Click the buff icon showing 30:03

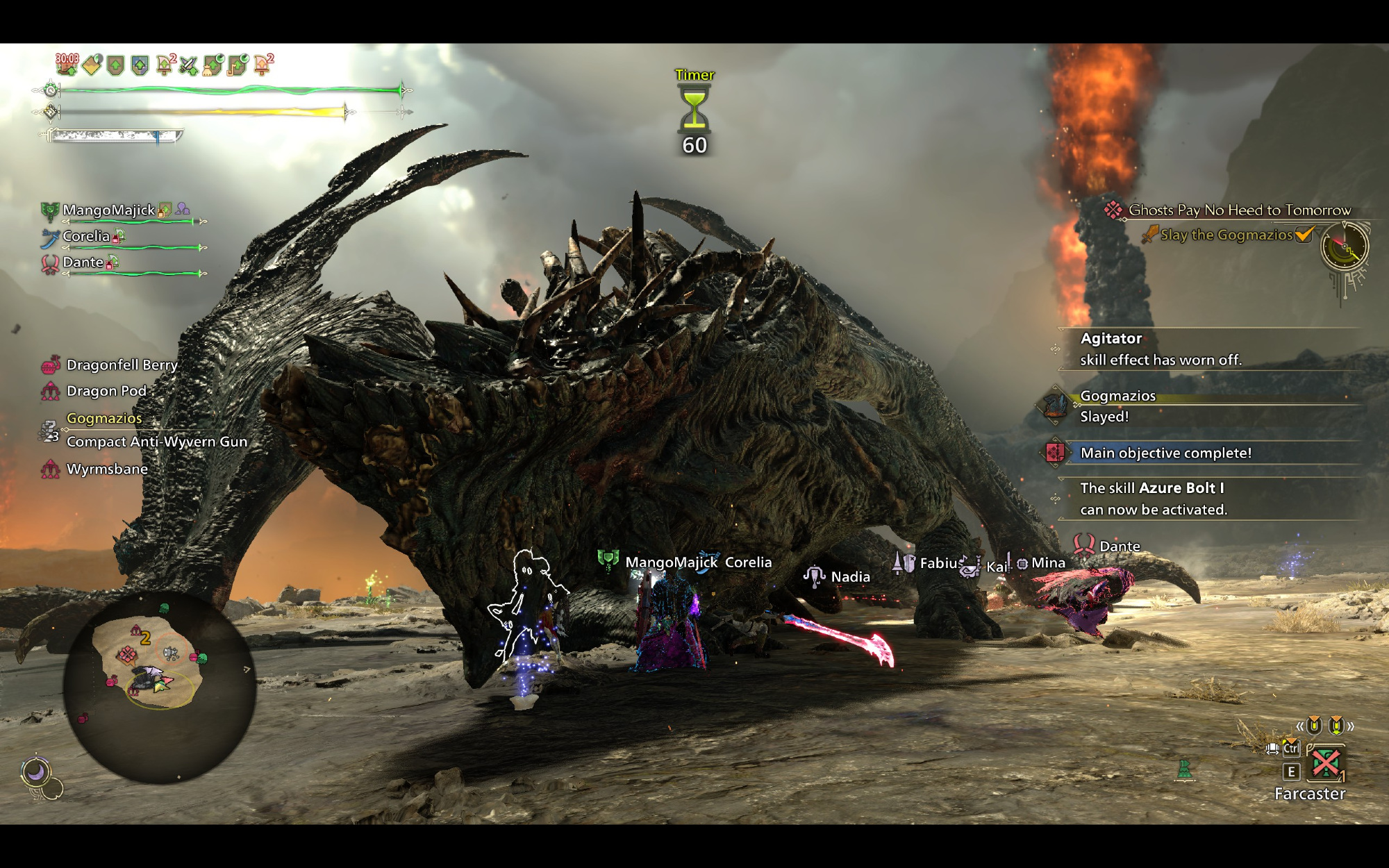coord(67,64)
